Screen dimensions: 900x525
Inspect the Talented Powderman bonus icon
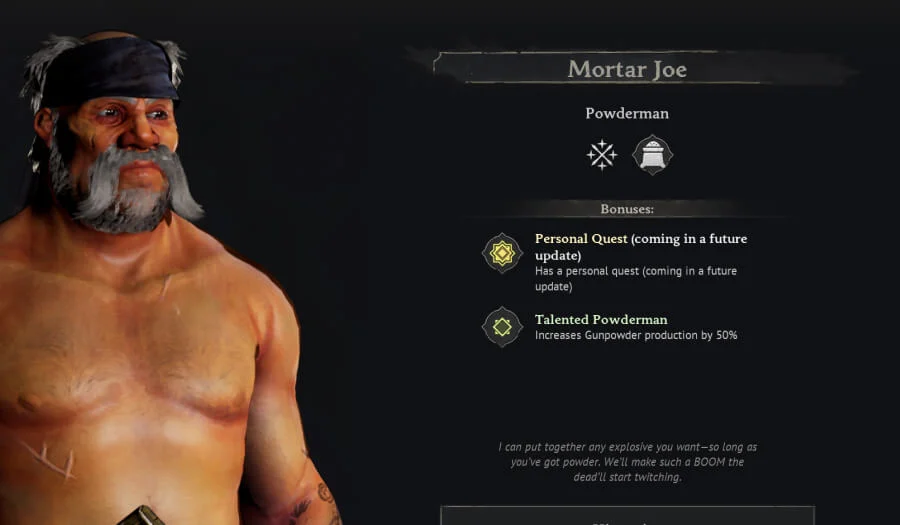(502, 327)
